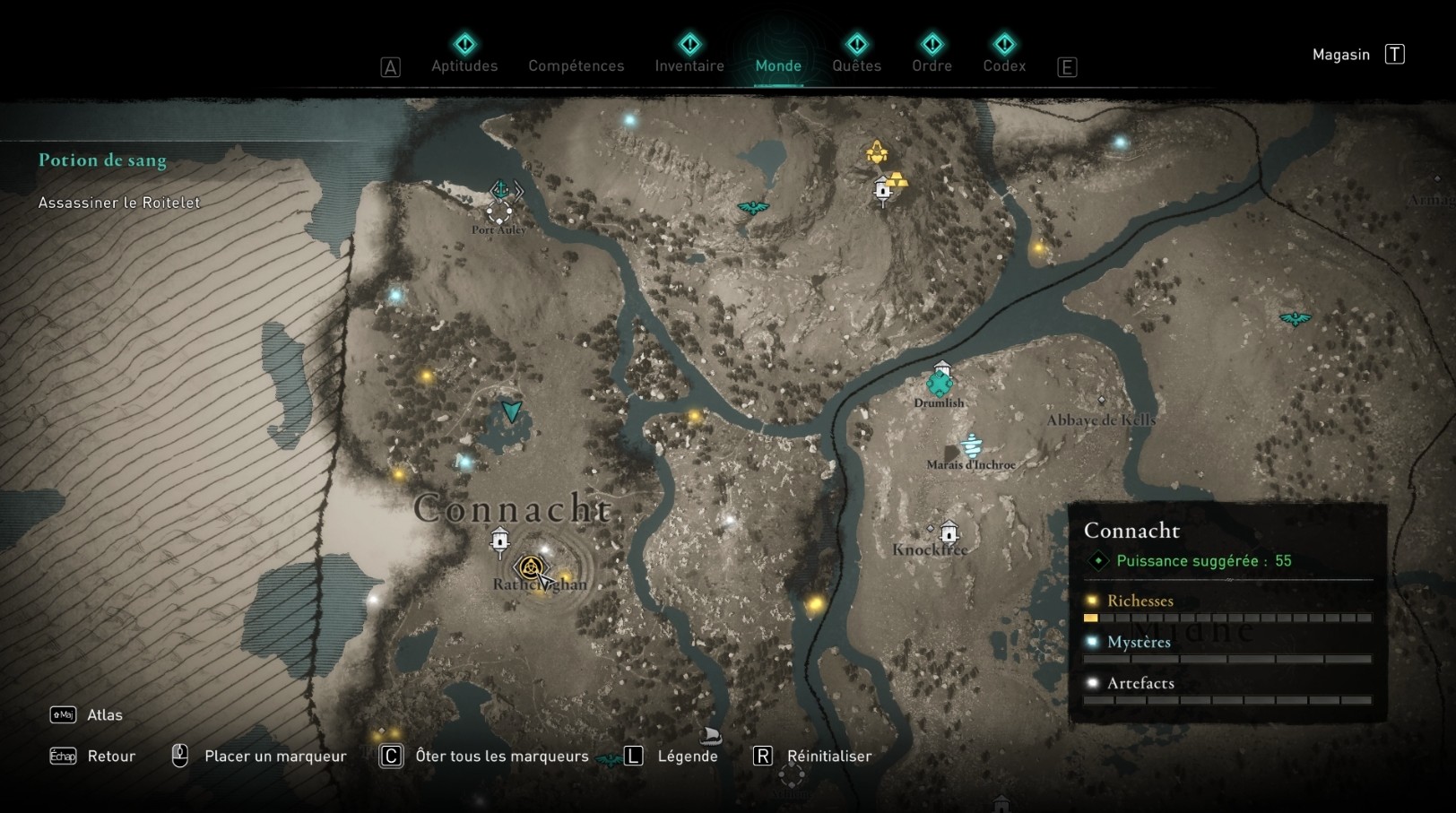
Task: Select the Marais d'Inchroe marker
Action: (x=971, y=445)
